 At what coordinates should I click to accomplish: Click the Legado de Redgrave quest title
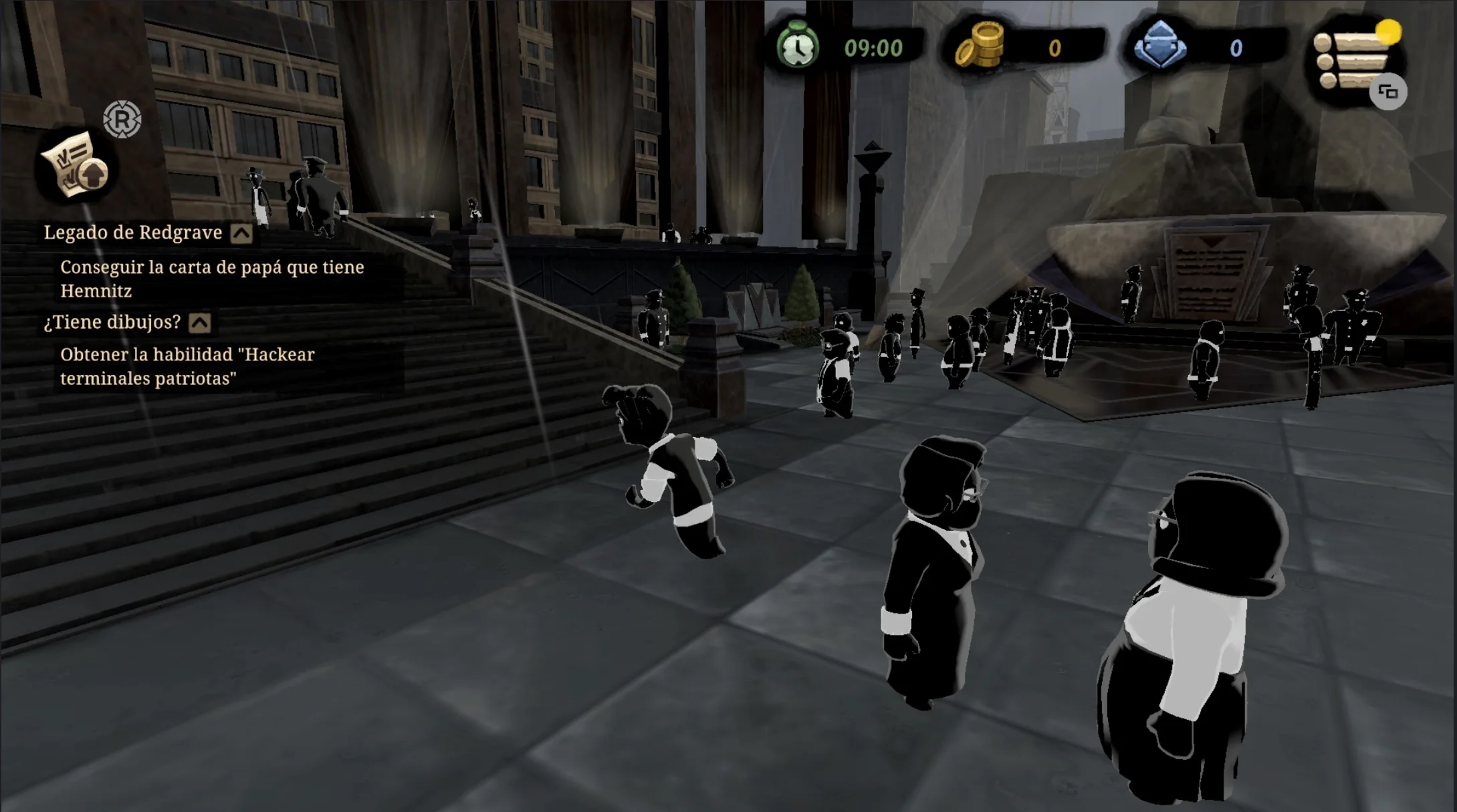(133, 233)
